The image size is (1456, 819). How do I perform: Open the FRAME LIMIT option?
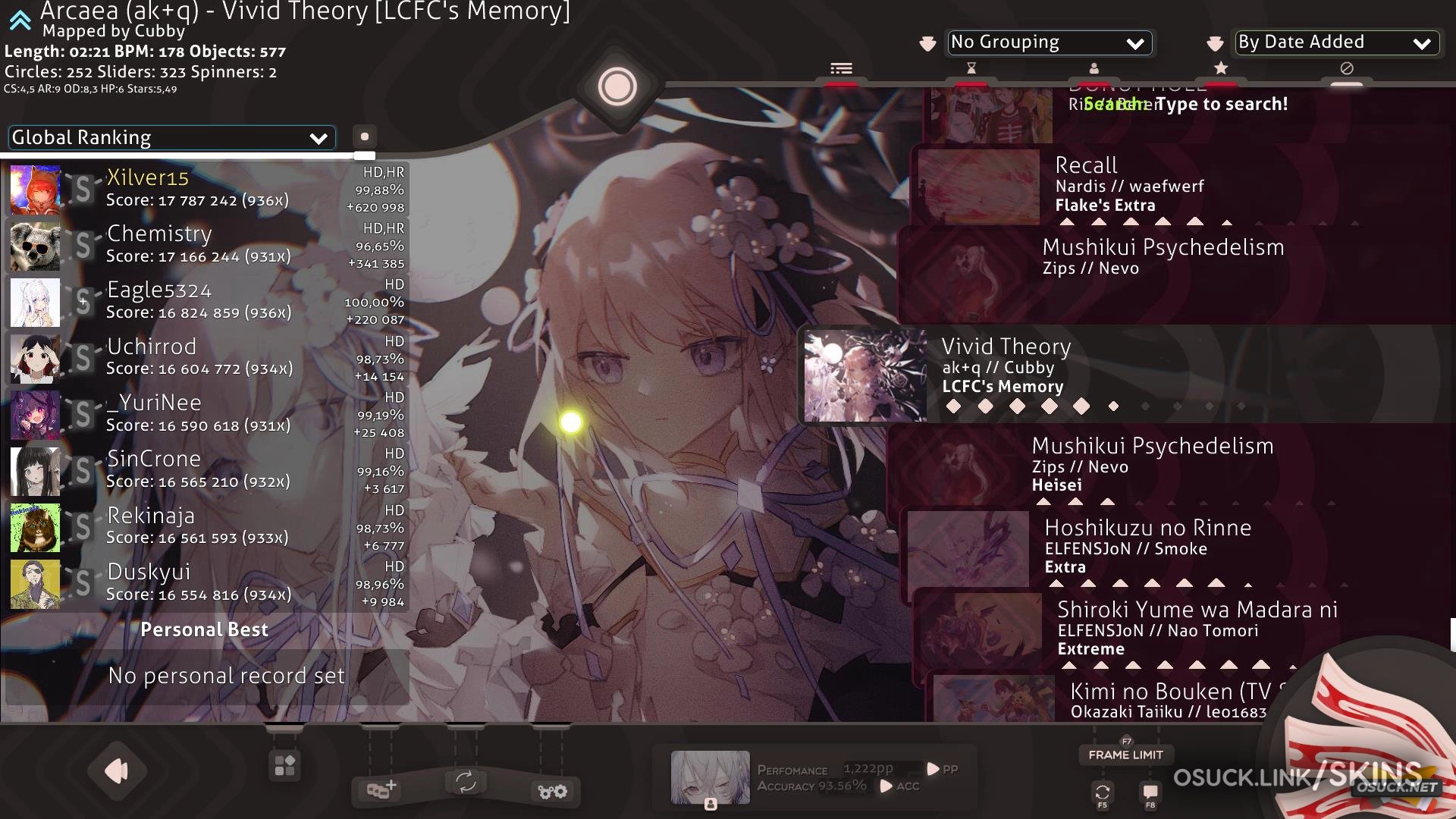[x=1125, y=755]
